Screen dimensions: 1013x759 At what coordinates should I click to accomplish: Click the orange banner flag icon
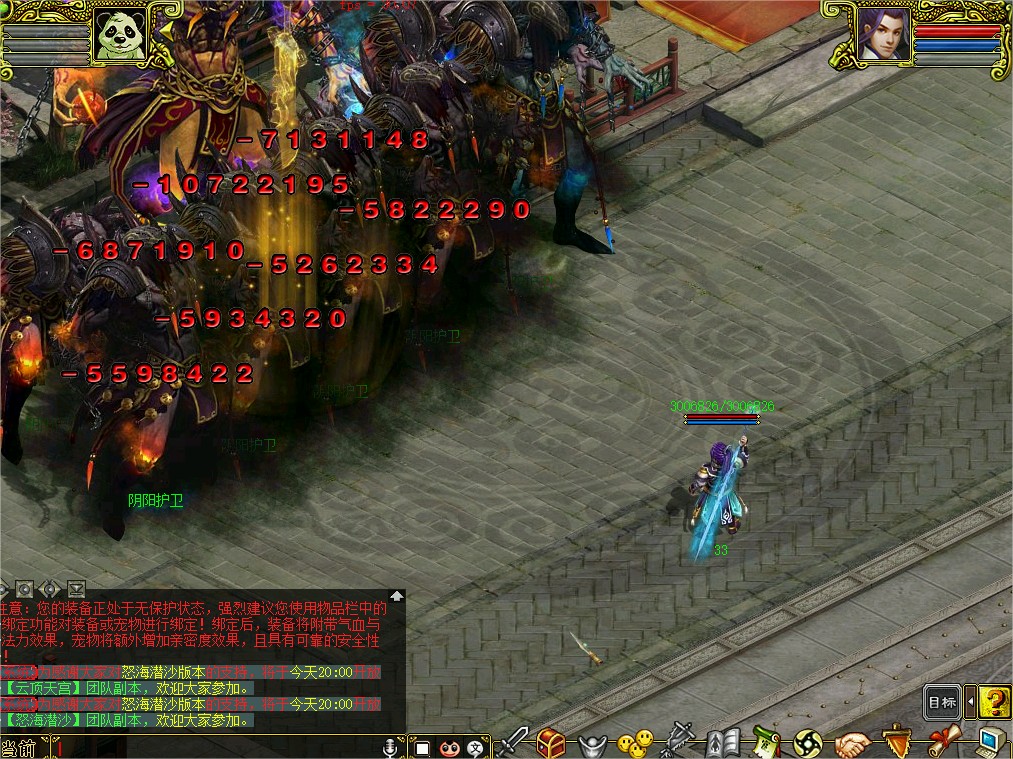[897, 743]
